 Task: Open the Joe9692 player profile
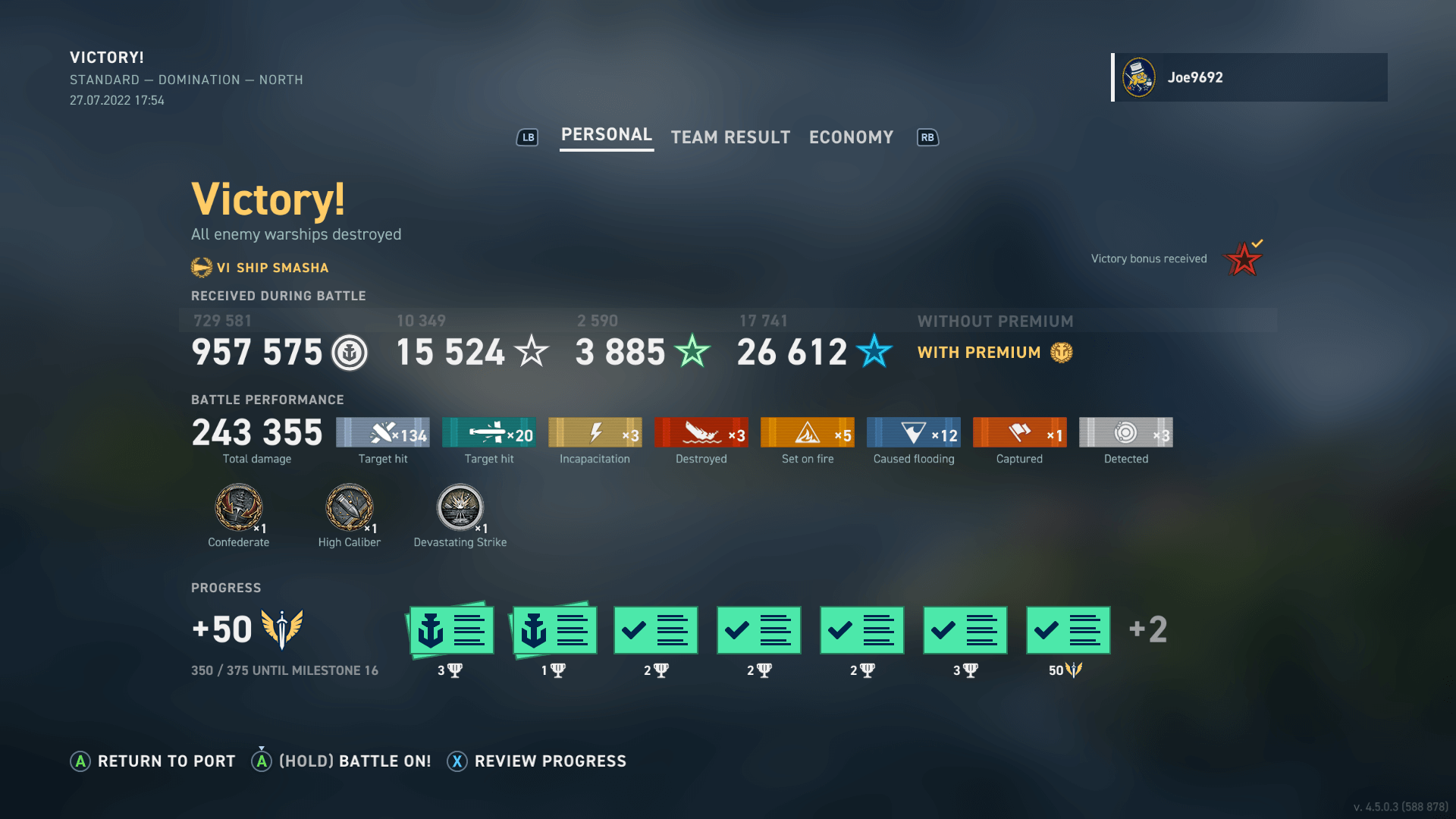point(1250,77)
